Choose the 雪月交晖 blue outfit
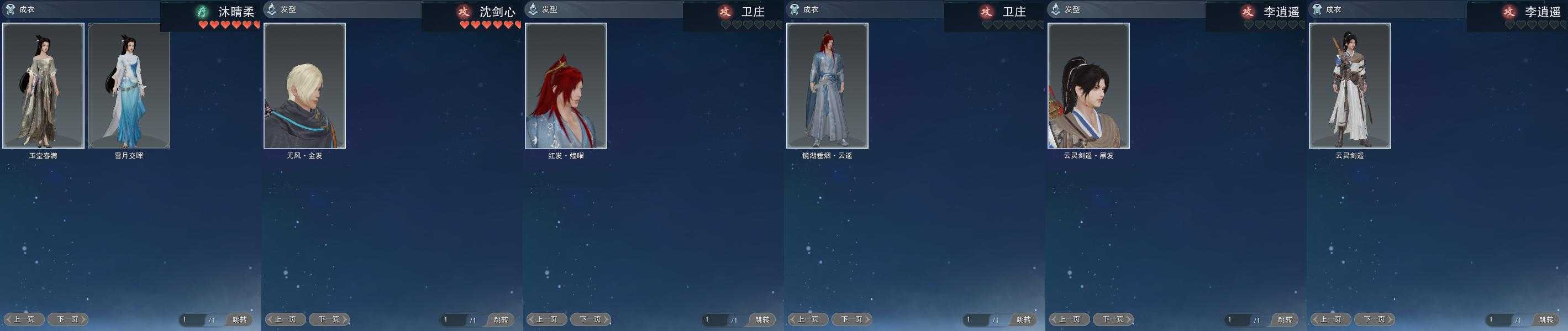 [129, 86]
